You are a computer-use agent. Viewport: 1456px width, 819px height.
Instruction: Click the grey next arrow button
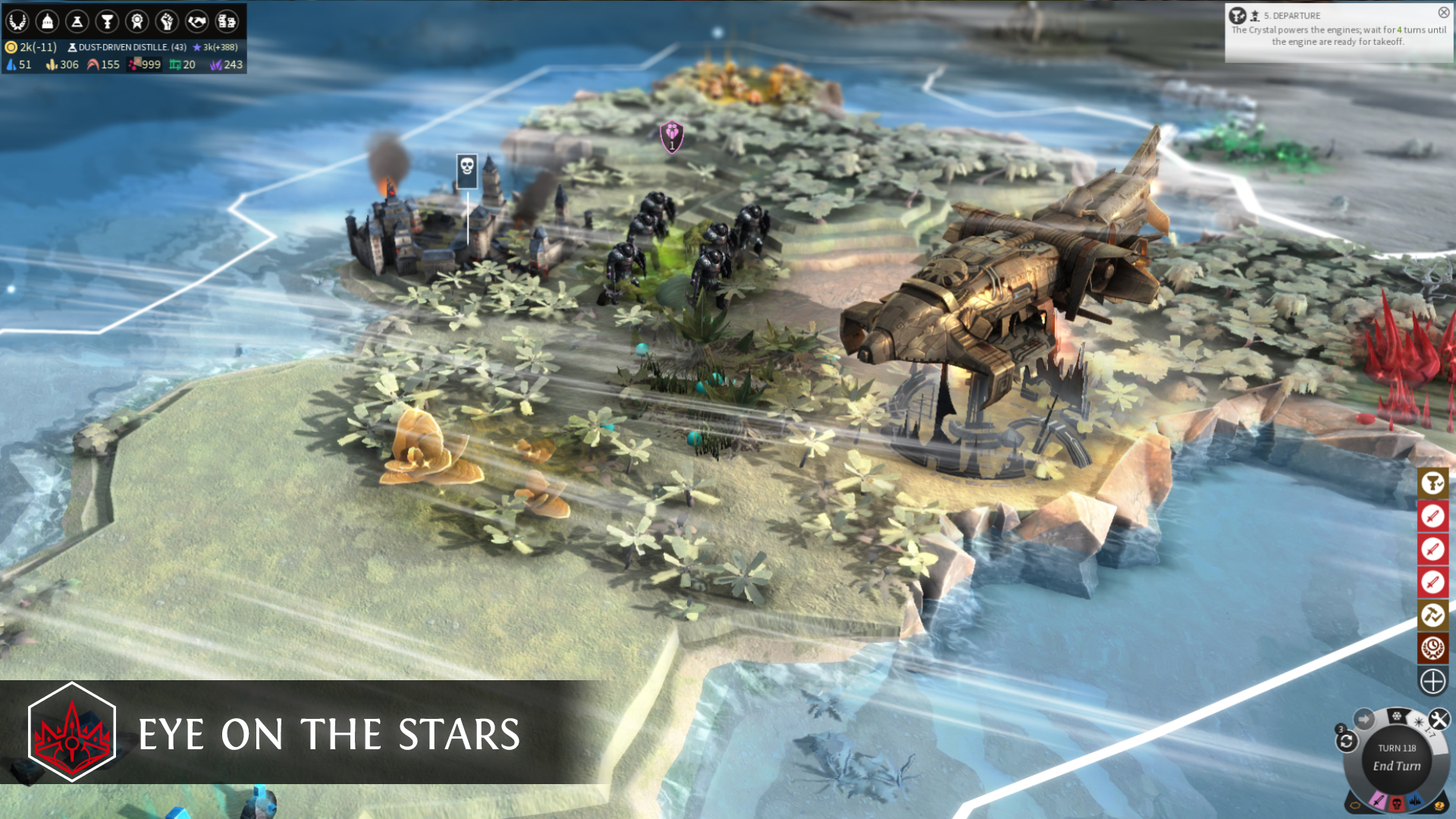pos(1364,719)
